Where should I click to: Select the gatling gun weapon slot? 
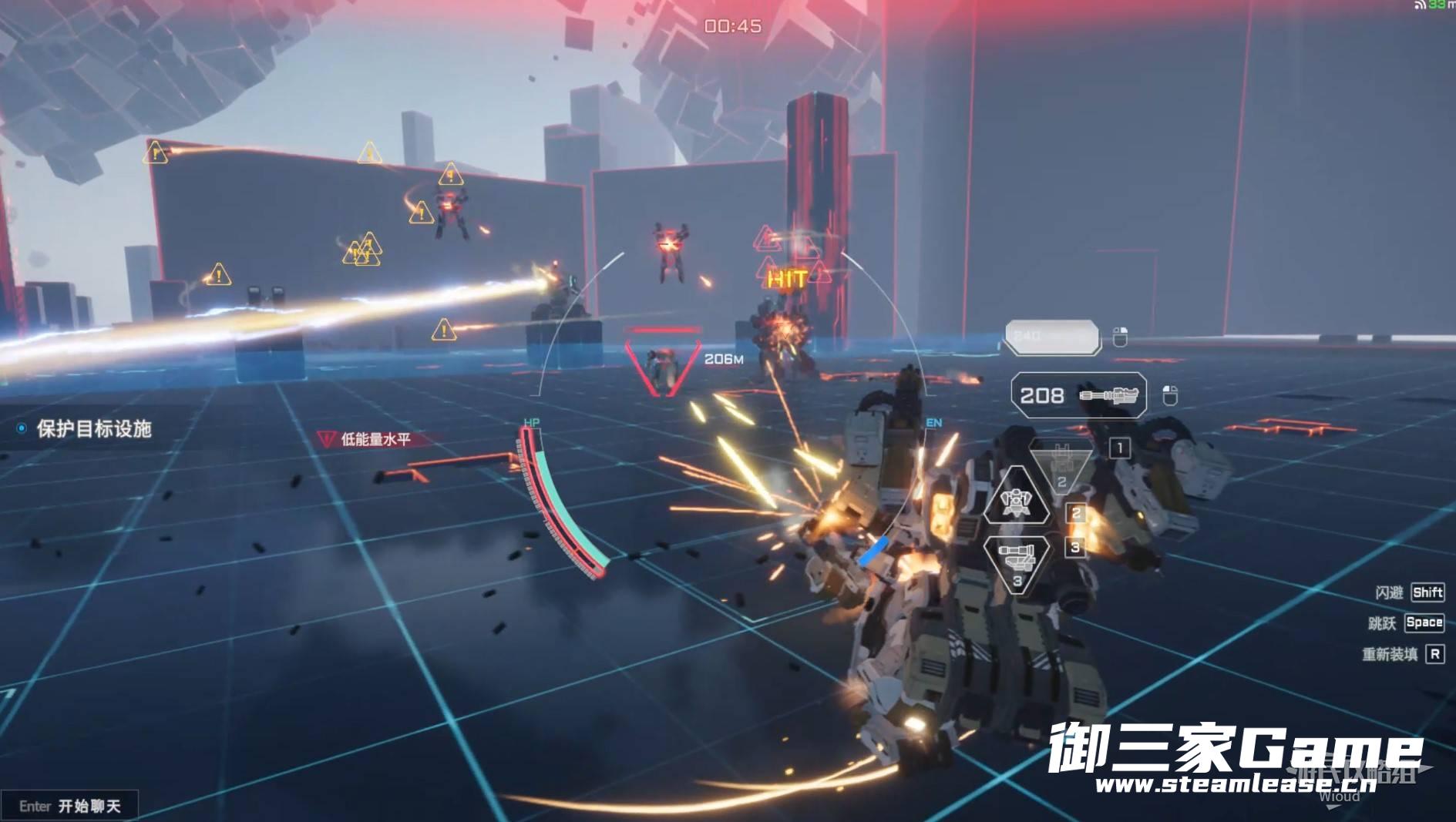1078,395
